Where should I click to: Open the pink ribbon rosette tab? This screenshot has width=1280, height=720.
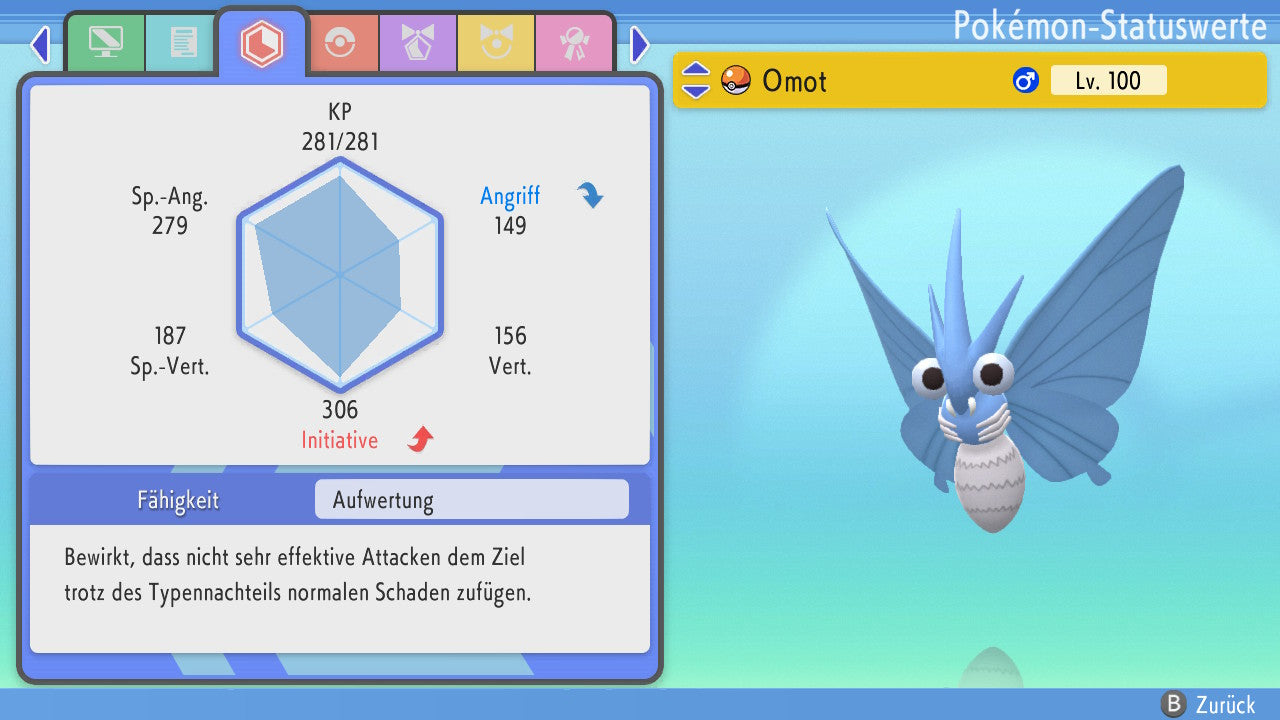coord(573,43)
